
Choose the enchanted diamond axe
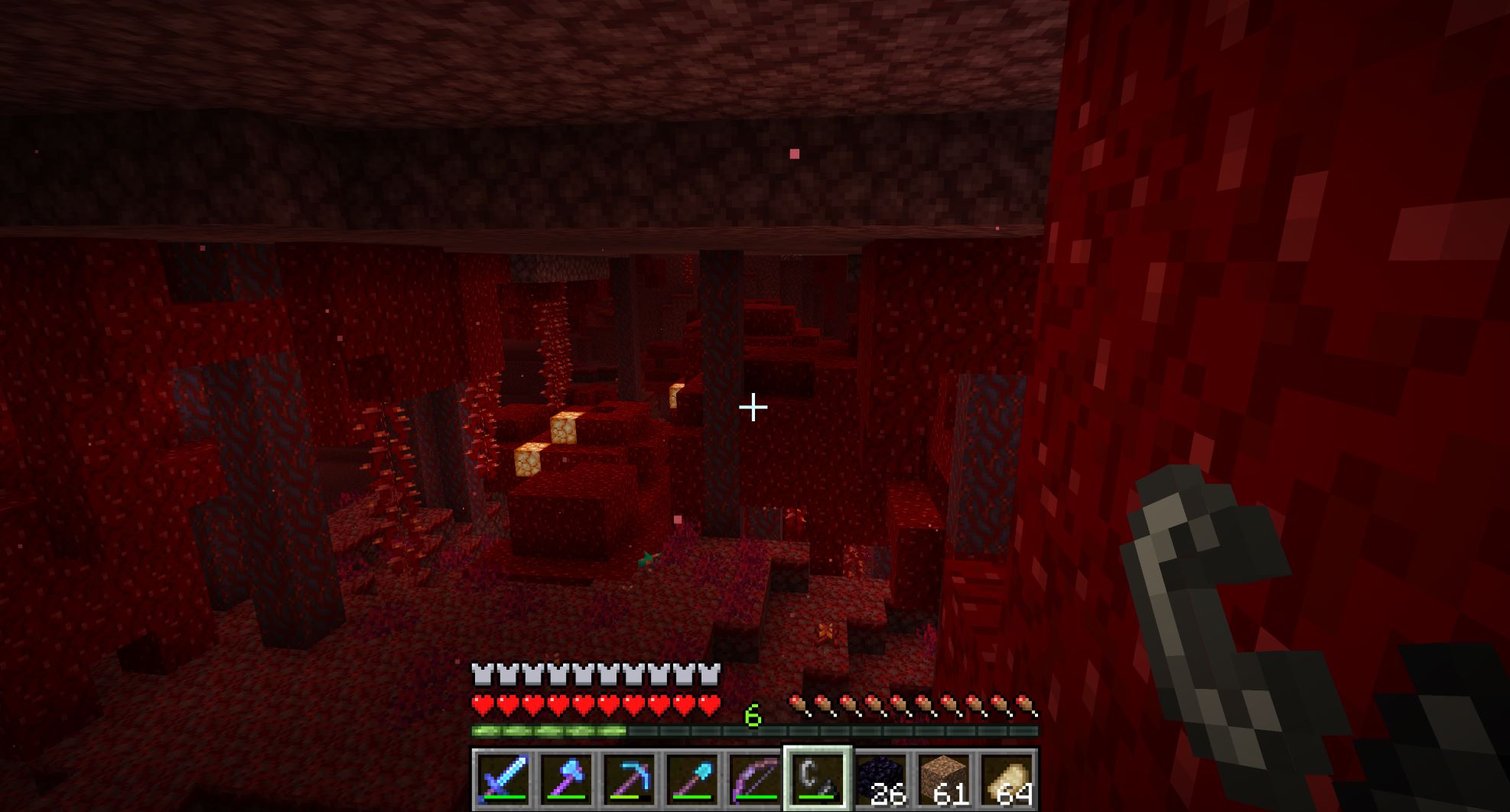pyautogui.click(x=565, y=779)
